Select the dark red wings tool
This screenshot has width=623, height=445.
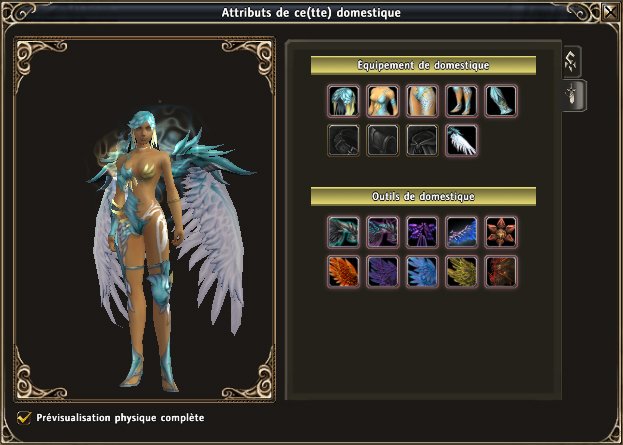[500, 271]
